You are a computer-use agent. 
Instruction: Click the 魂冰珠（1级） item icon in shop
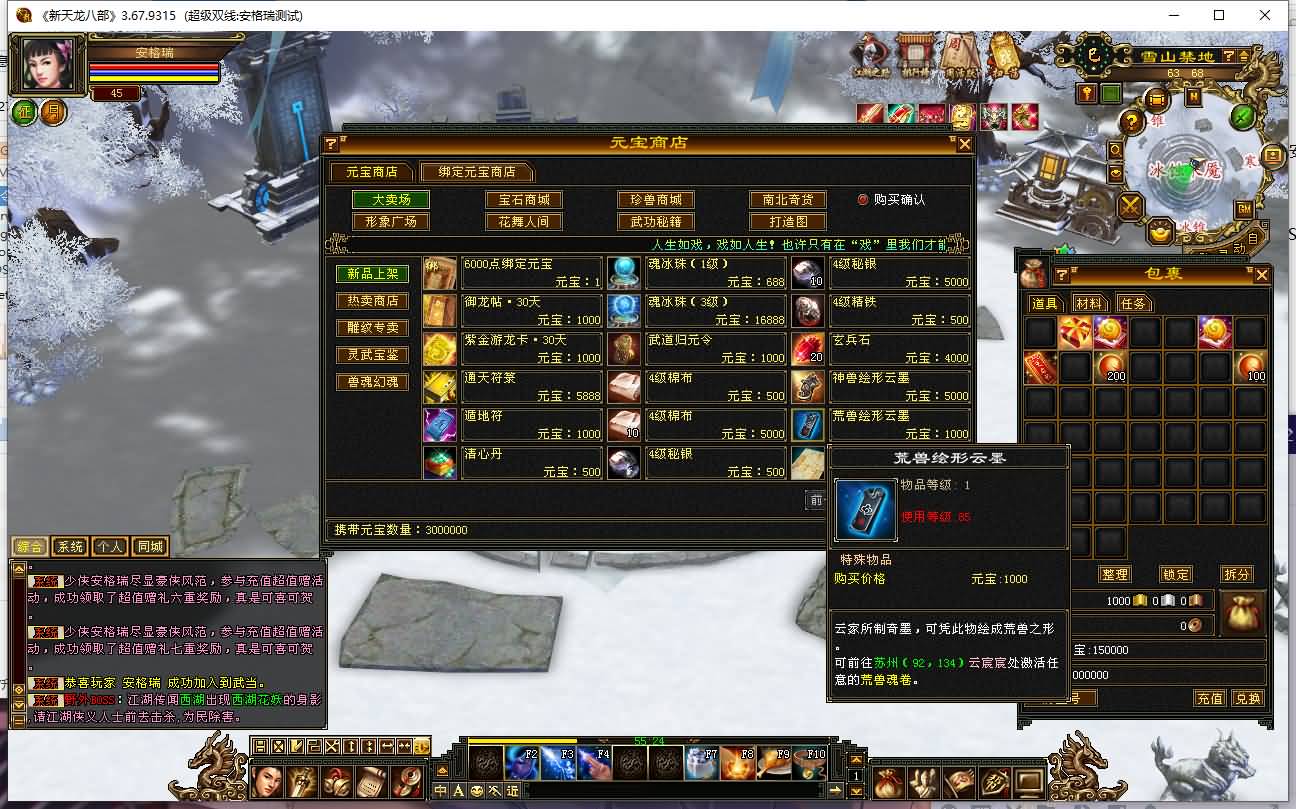click(x=624, y=270)
